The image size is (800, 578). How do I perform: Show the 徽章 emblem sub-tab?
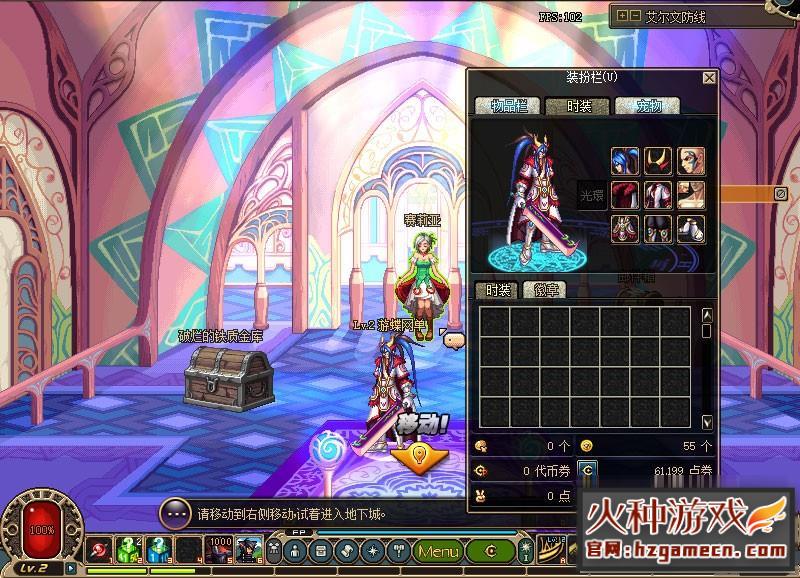[x=545, y=290]
